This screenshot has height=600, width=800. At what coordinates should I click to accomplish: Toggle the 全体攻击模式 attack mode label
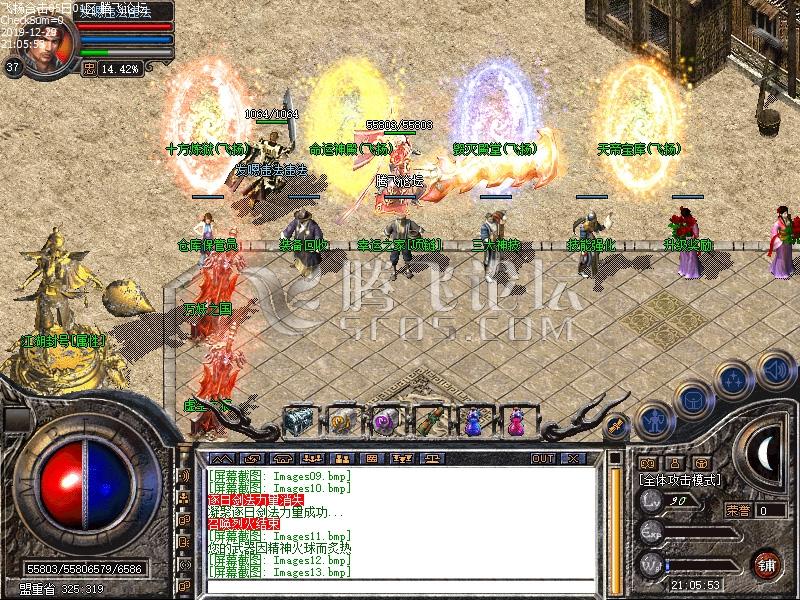click(682, 481)
